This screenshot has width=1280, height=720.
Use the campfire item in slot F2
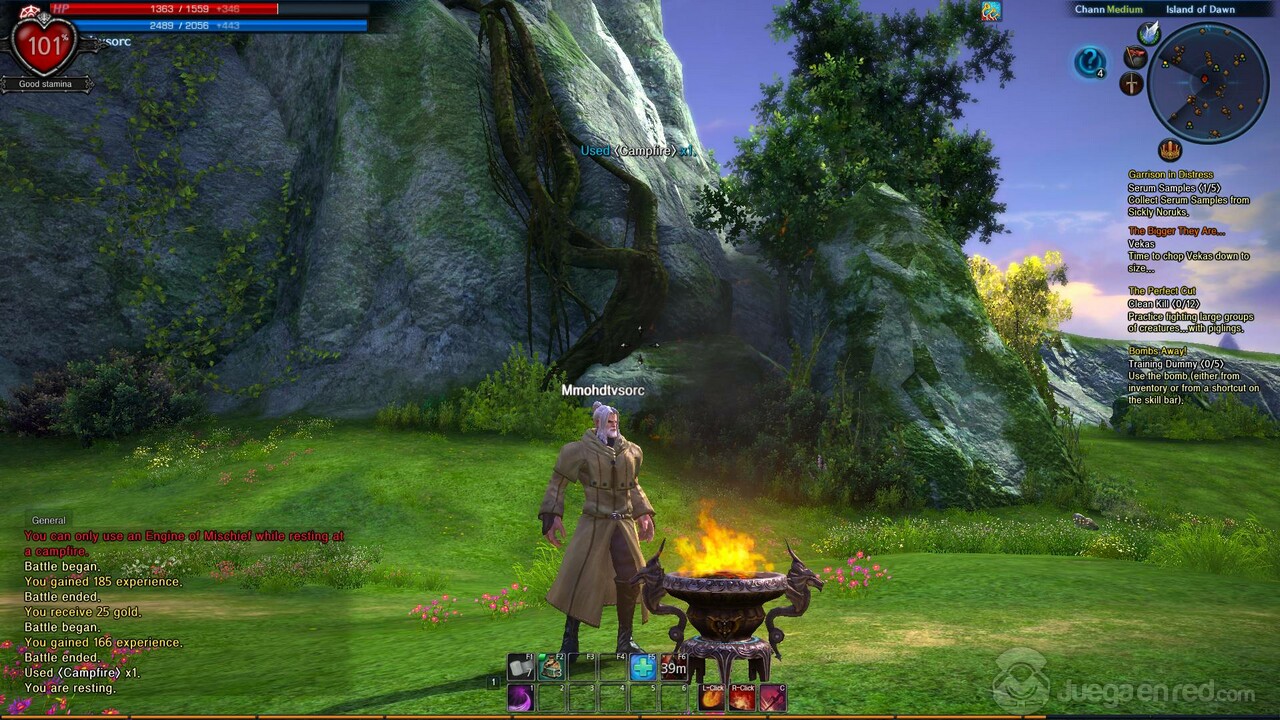552,667
